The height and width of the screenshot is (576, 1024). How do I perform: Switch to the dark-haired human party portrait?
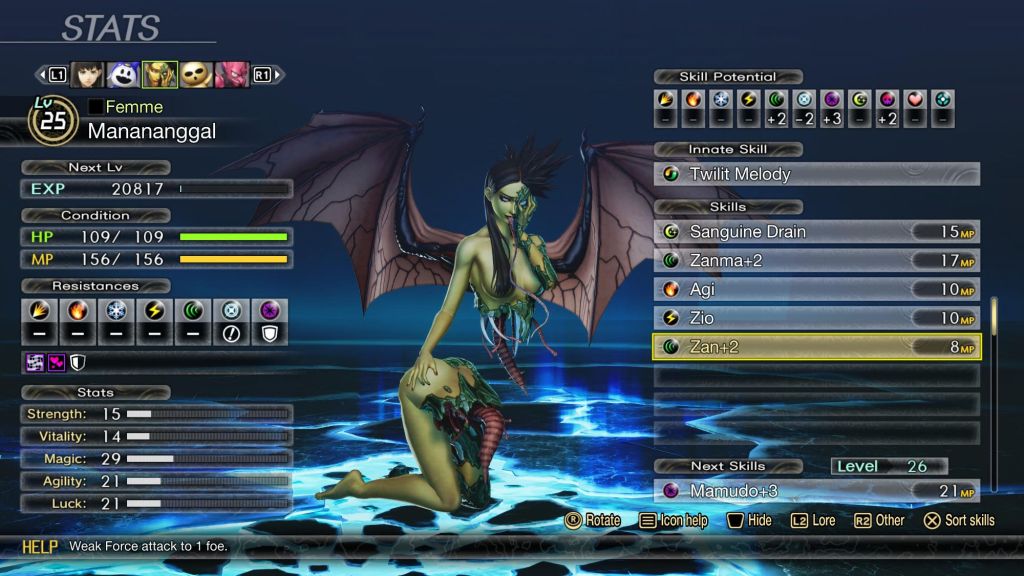click(x=88, y=75)
